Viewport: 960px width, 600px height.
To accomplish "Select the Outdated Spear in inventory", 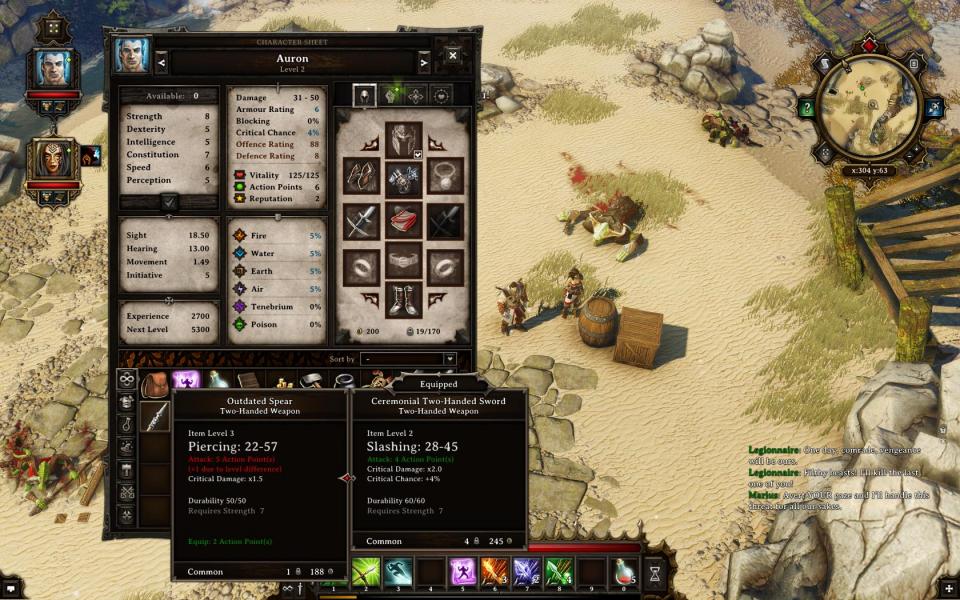I will (155, 416).
